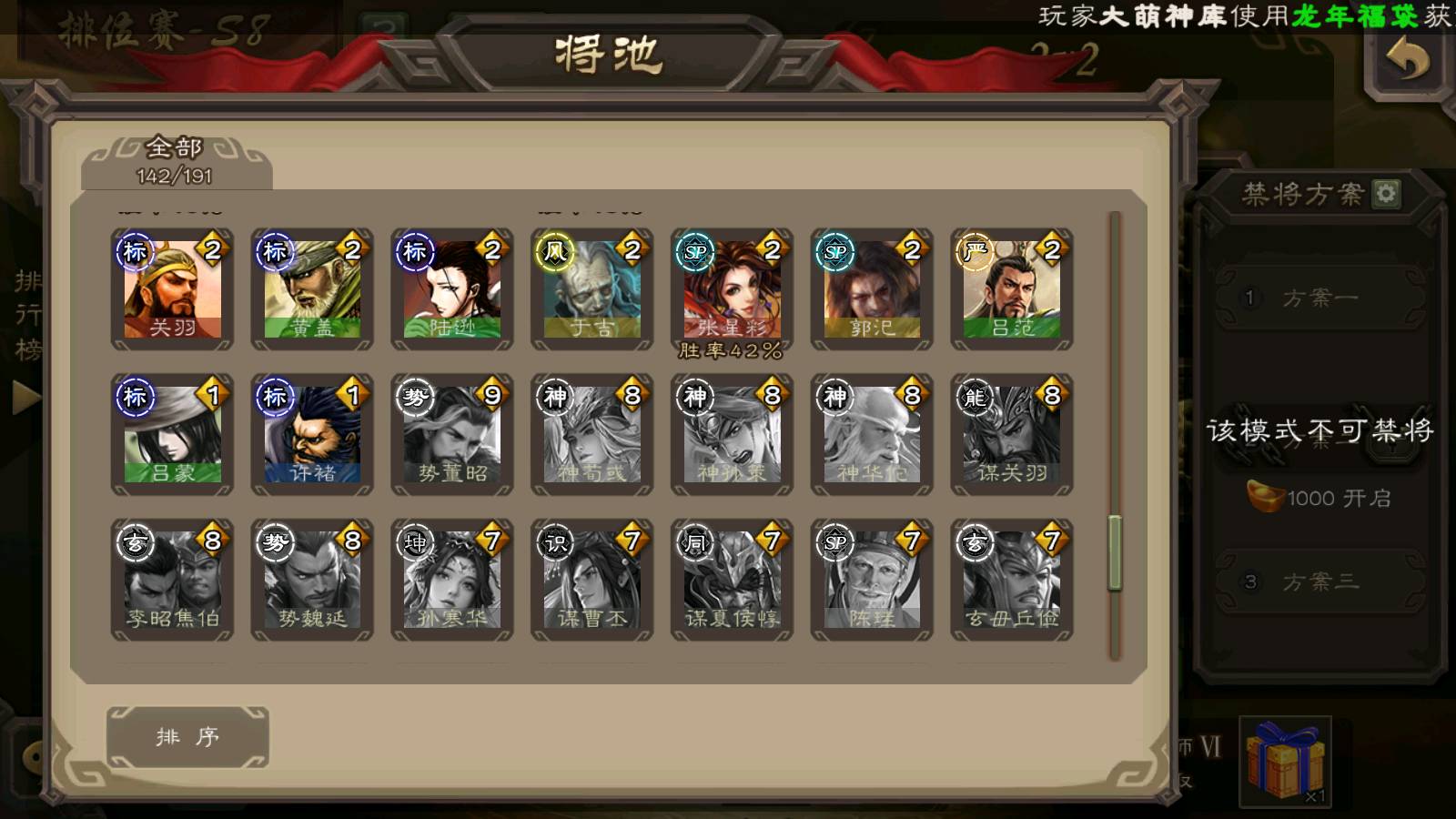Image resolution: width=1456 pixels, height=819 pixels.
Task: Select the 谋曹丕 general card
Action: click(591, 581)
